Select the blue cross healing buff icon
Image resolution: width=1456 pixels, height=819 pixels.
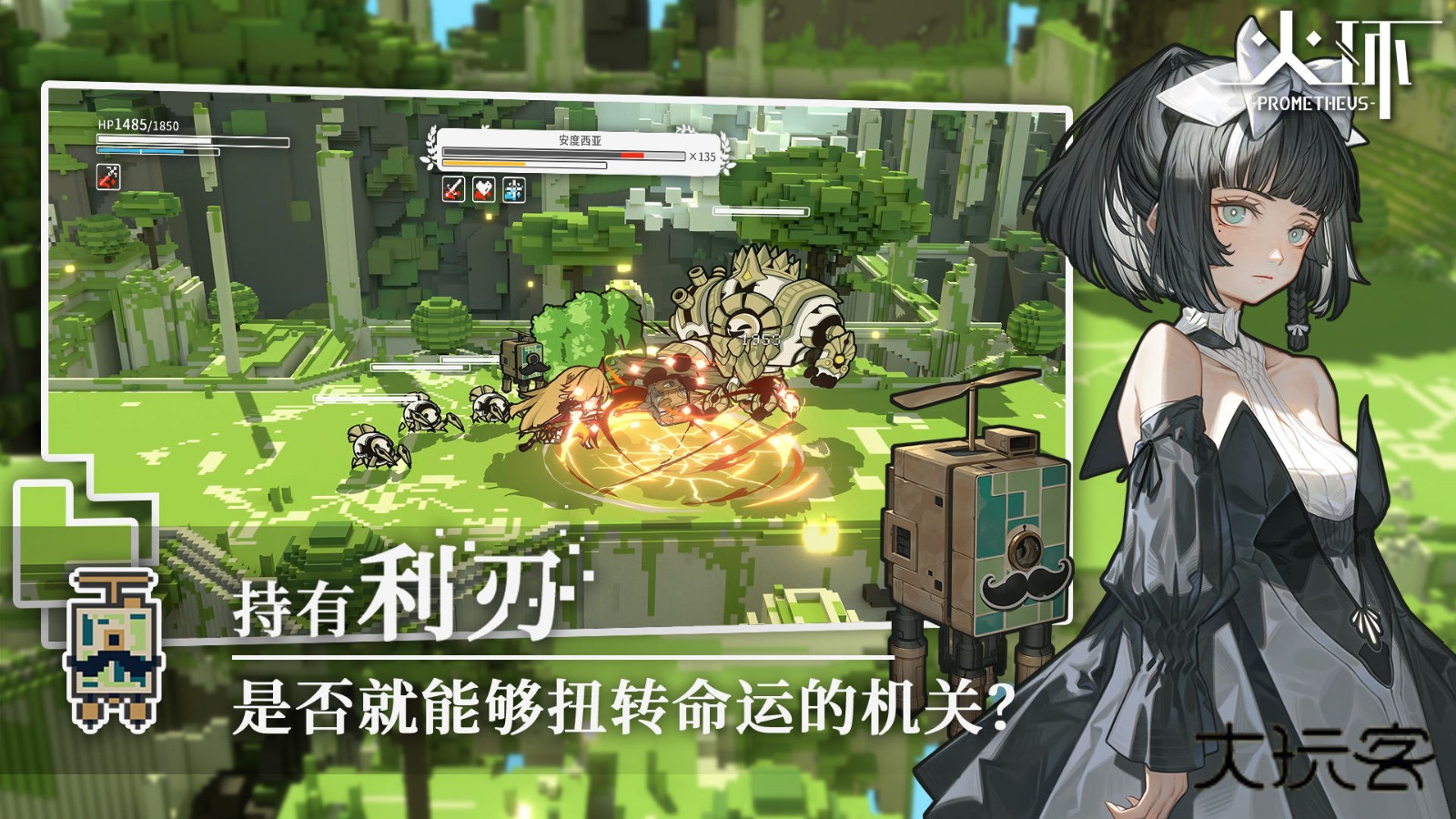click(512, 189)
